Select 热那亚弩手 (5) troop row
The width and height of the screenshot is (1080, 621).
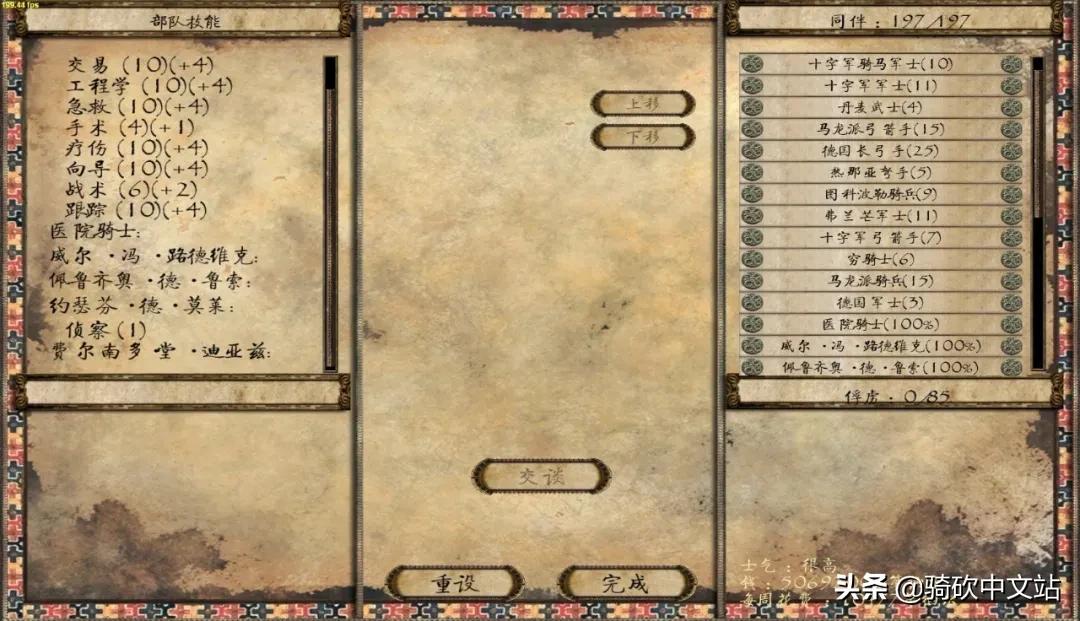click(x=881, y=172)
